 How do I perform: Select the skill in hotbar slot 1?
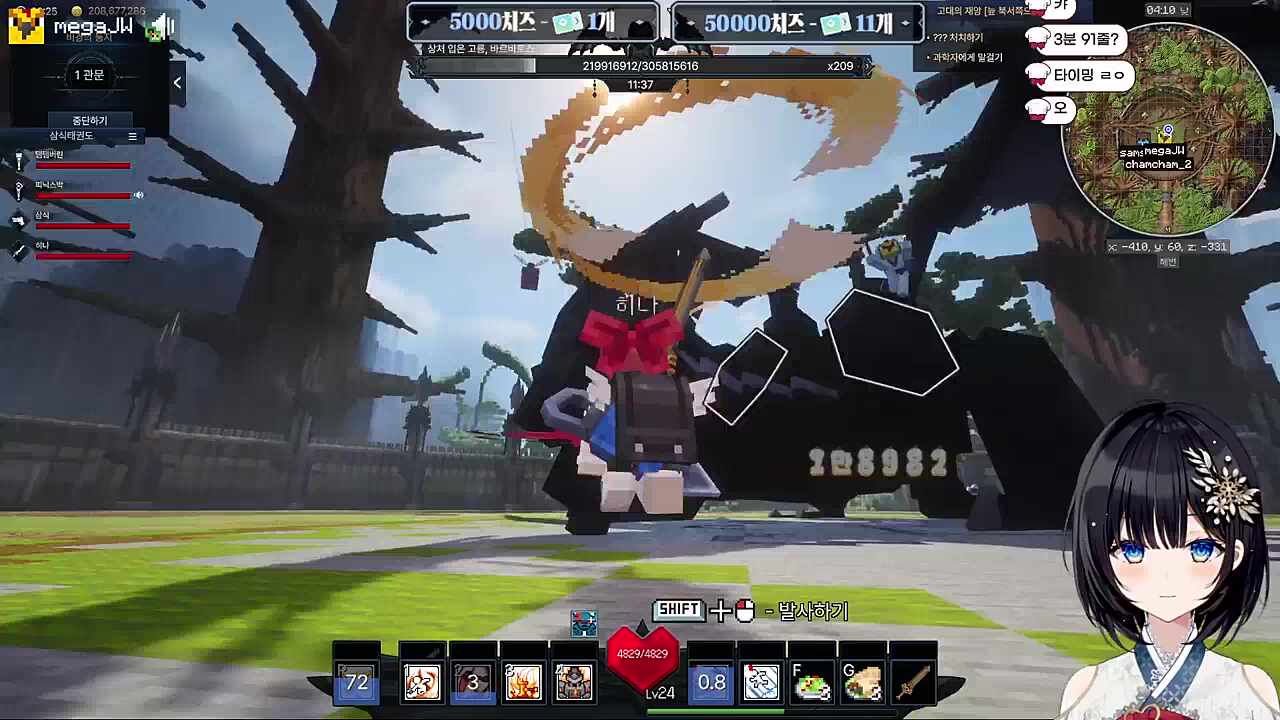421,681
